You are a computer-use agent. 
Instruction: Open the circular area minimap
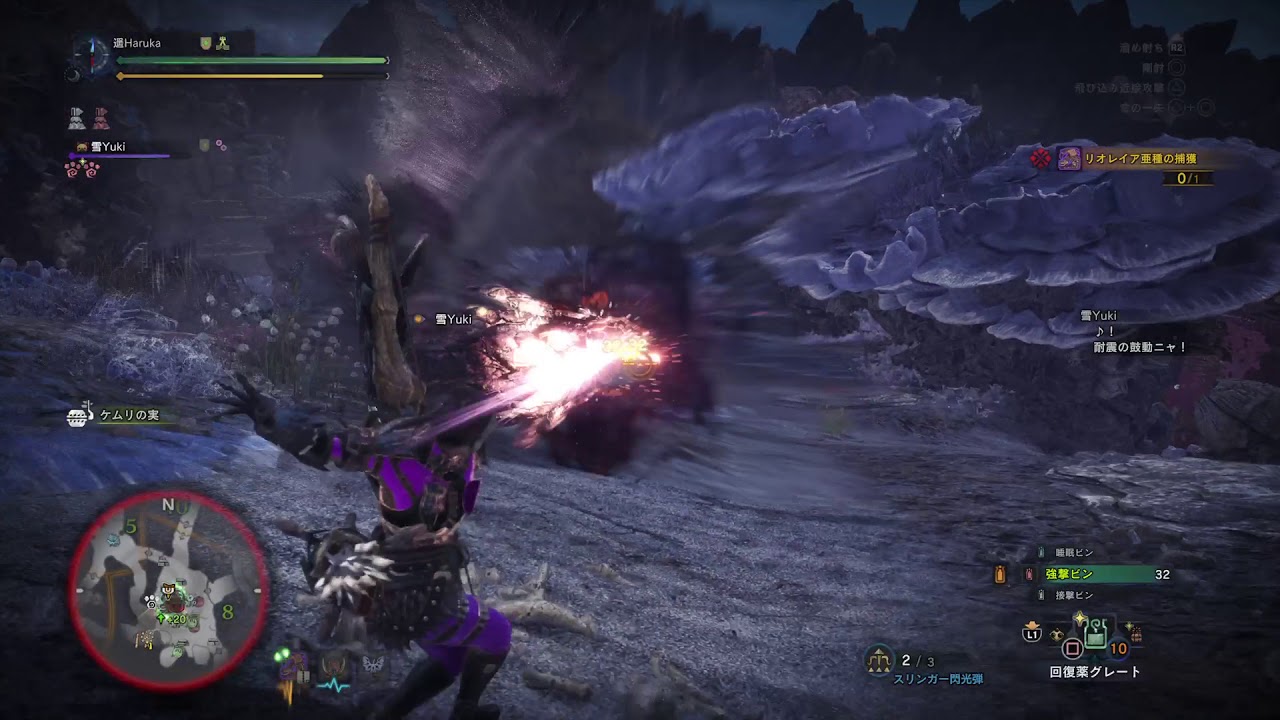click(x=168, y=590)
